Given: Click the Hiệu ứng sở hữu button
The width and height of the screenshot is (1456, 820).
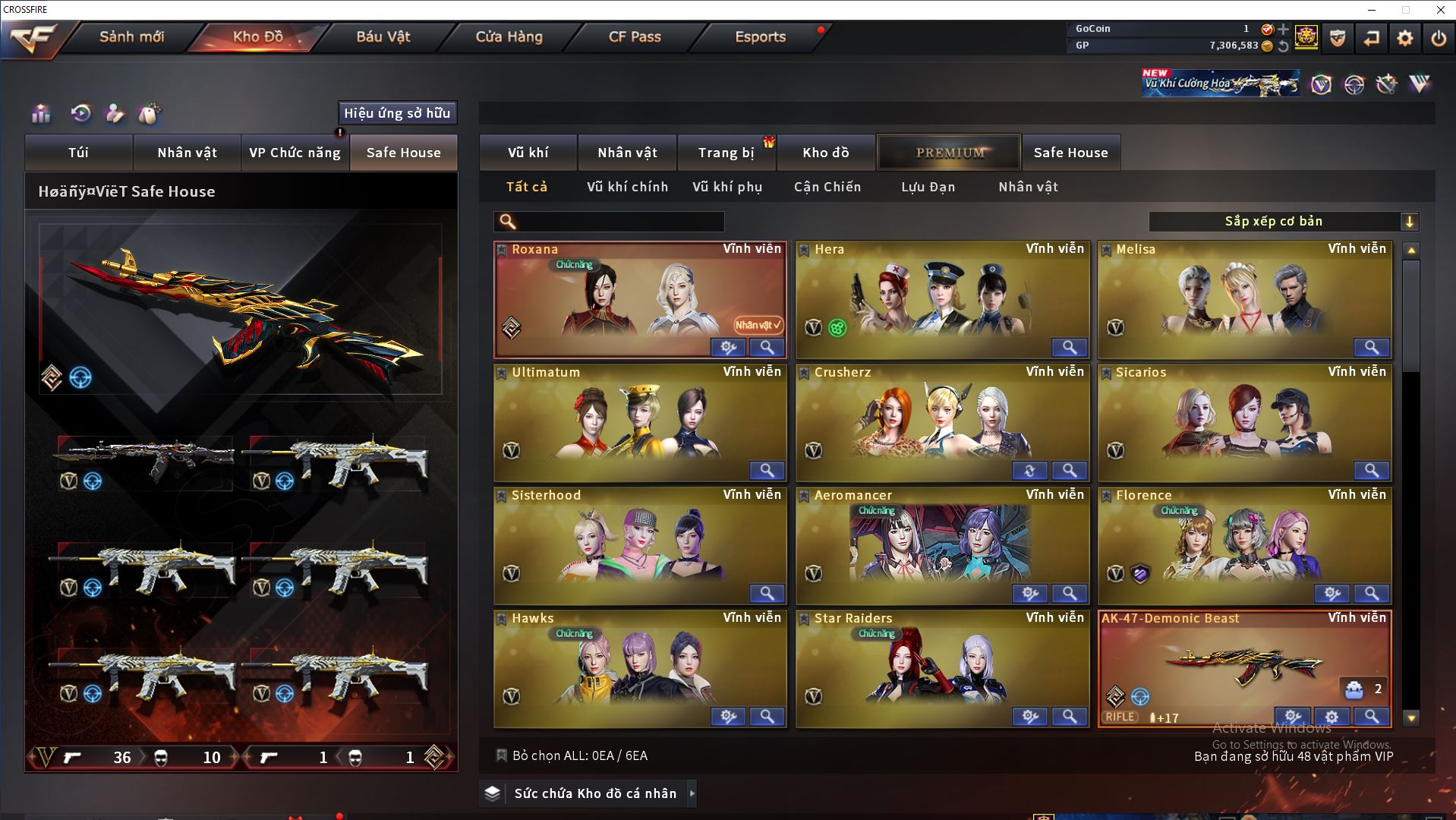Looking at the screenshot, I should [x=397, y=113].
